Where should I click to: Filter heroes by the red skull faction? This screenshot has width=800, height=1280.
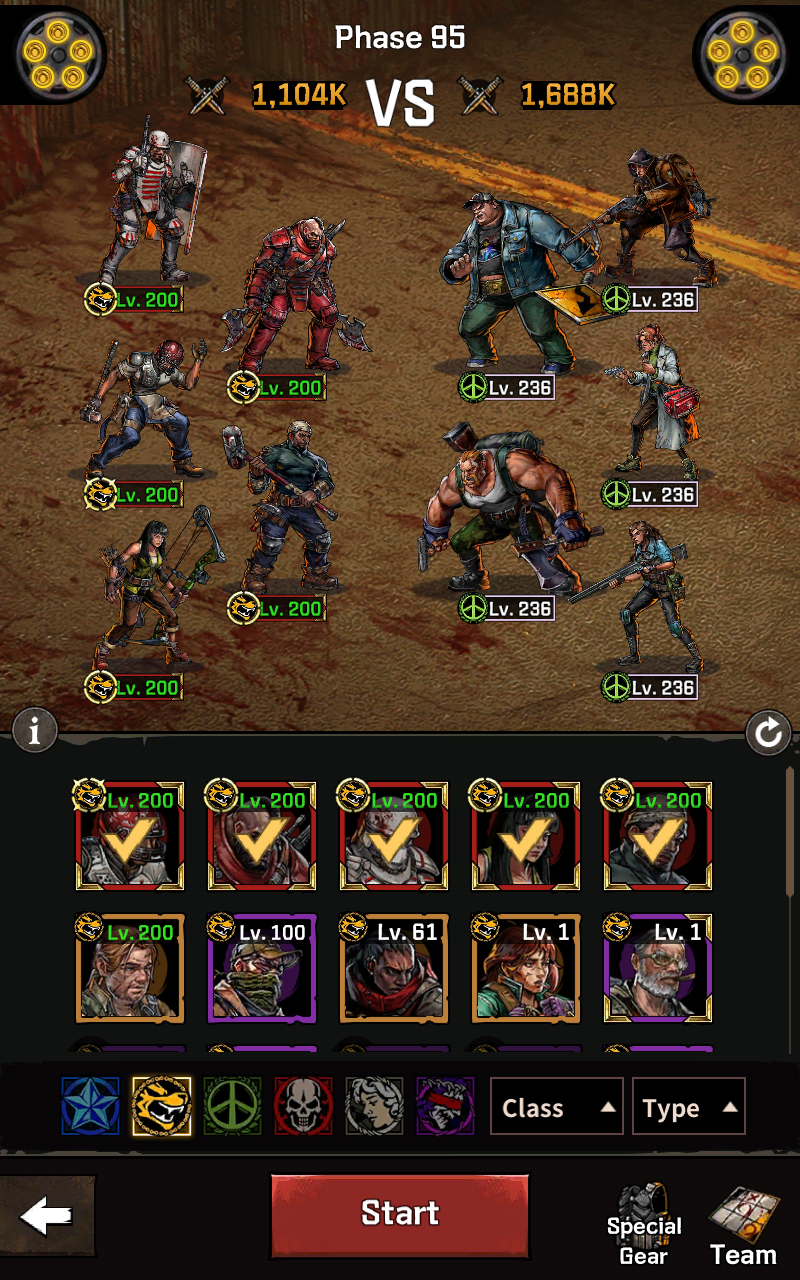304,1106
